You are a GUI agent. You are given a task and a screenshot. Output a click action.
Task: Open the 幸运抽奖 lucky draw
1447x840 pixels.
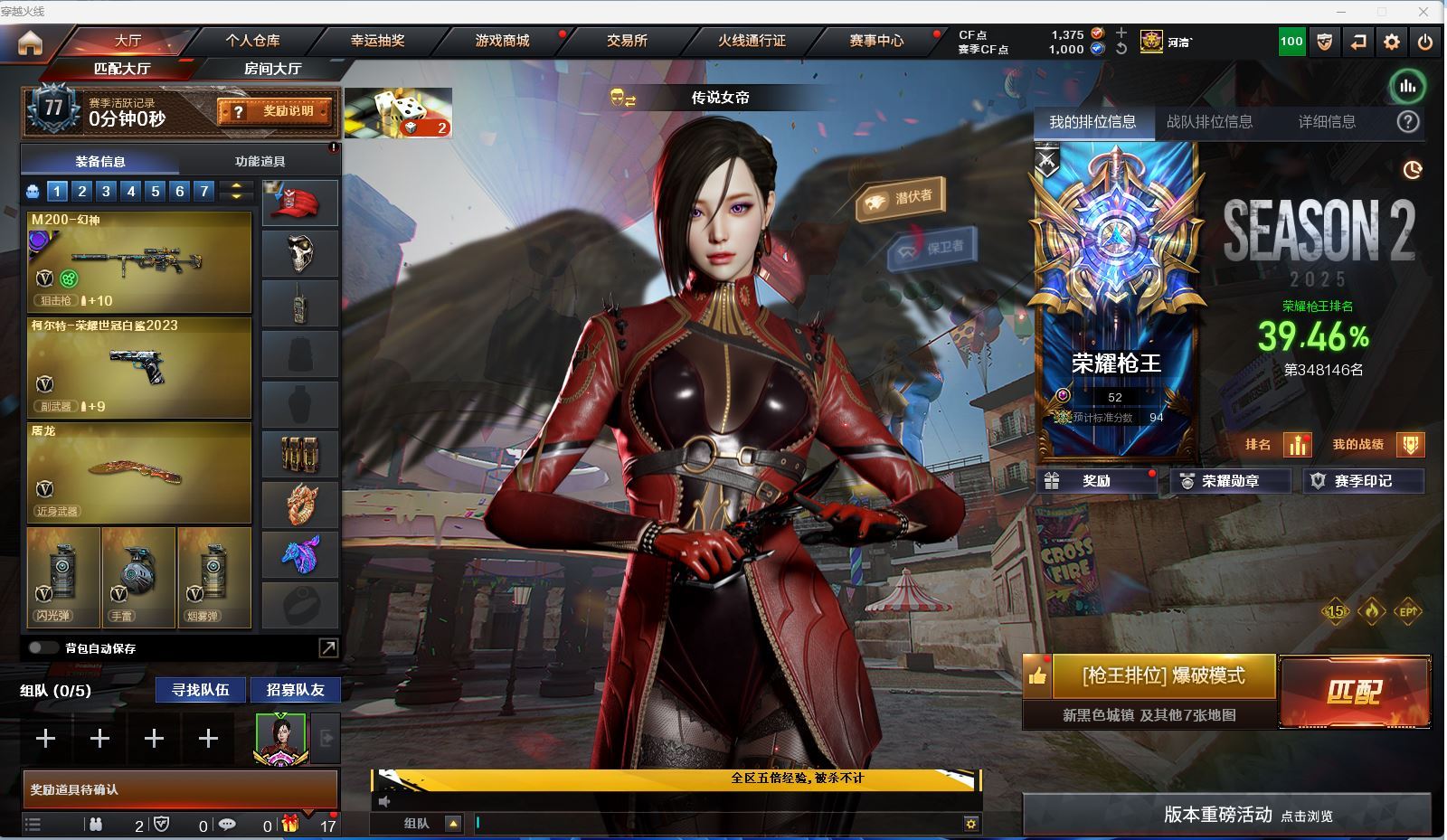point(377,41)
